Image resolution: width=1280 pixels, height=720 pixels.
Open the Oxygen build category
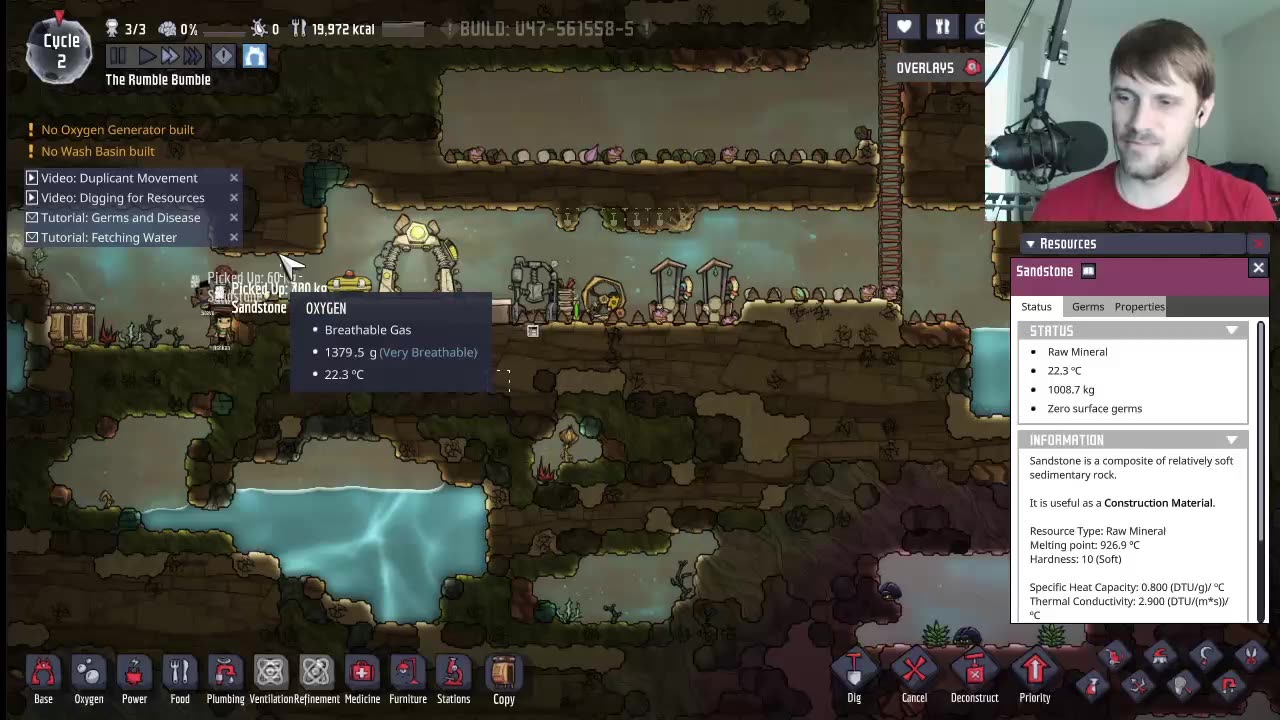[88, 672]
